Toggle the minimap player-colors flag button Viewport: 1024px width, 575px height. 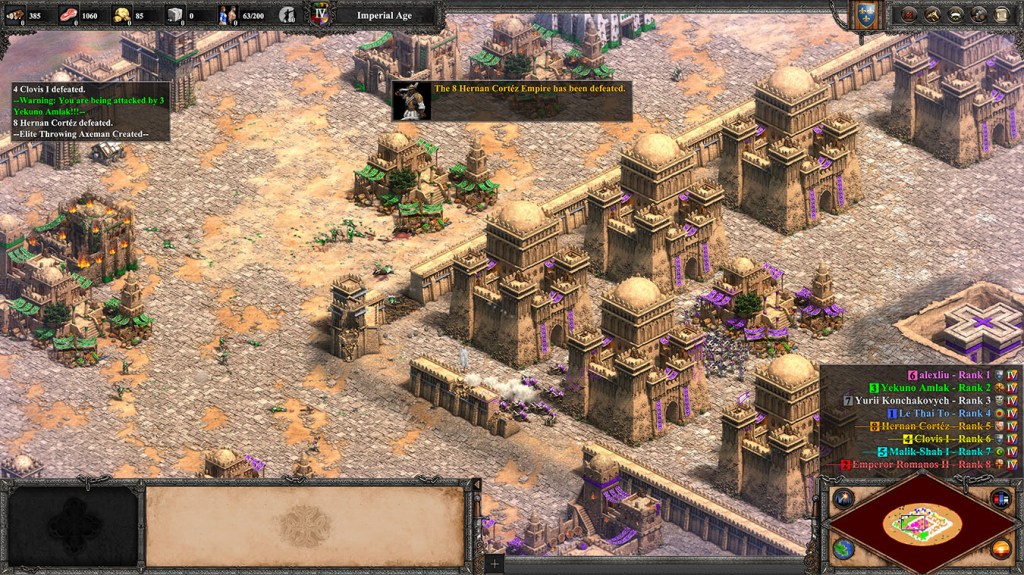point(1000,498)
